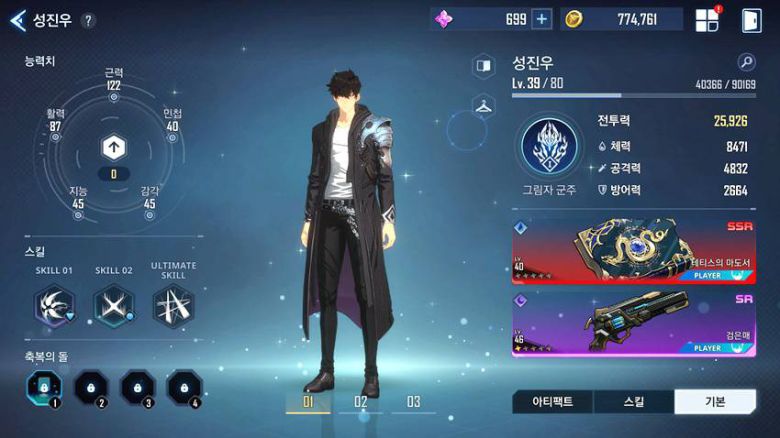Screen dimensions: 780x438
Task: Add more purple gems with plus button
Action: tap(541, 19)
